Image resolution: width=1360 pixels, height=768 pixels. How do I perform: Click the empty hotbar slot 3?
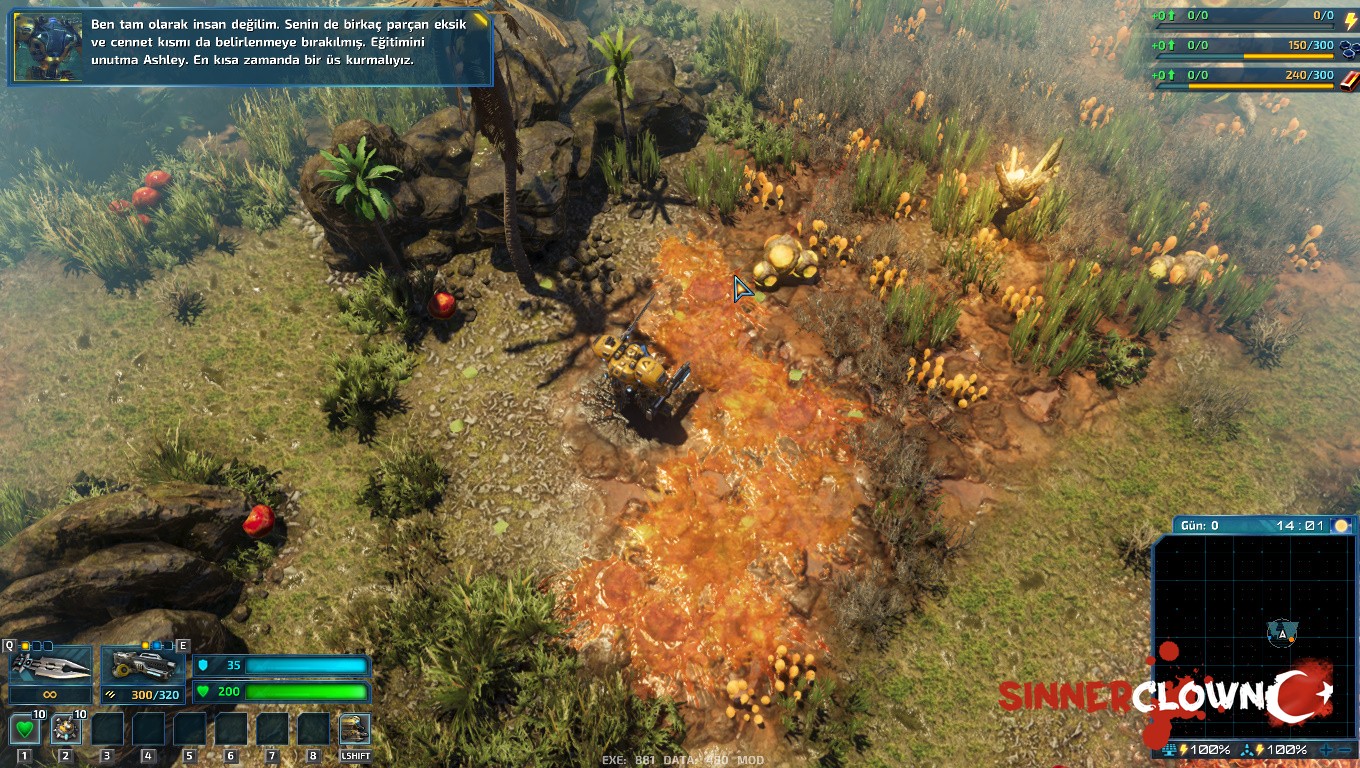click(x=107, y=730)
